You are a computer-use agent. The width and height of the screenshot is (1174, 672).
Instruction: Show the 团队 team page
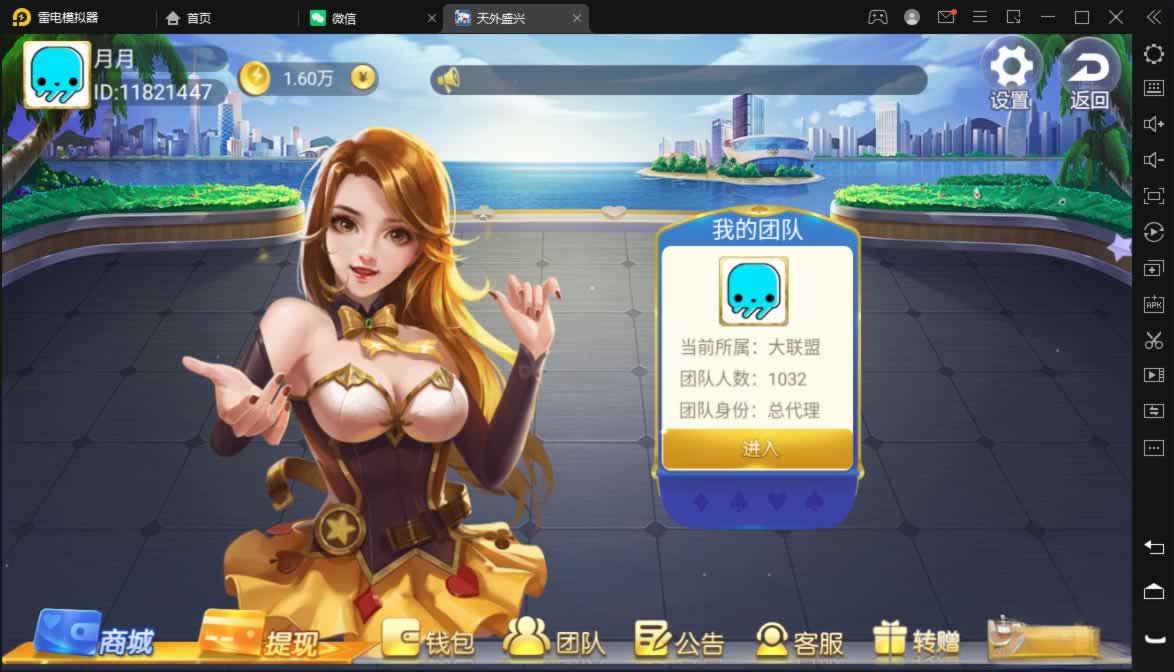(x=554, y=639)
